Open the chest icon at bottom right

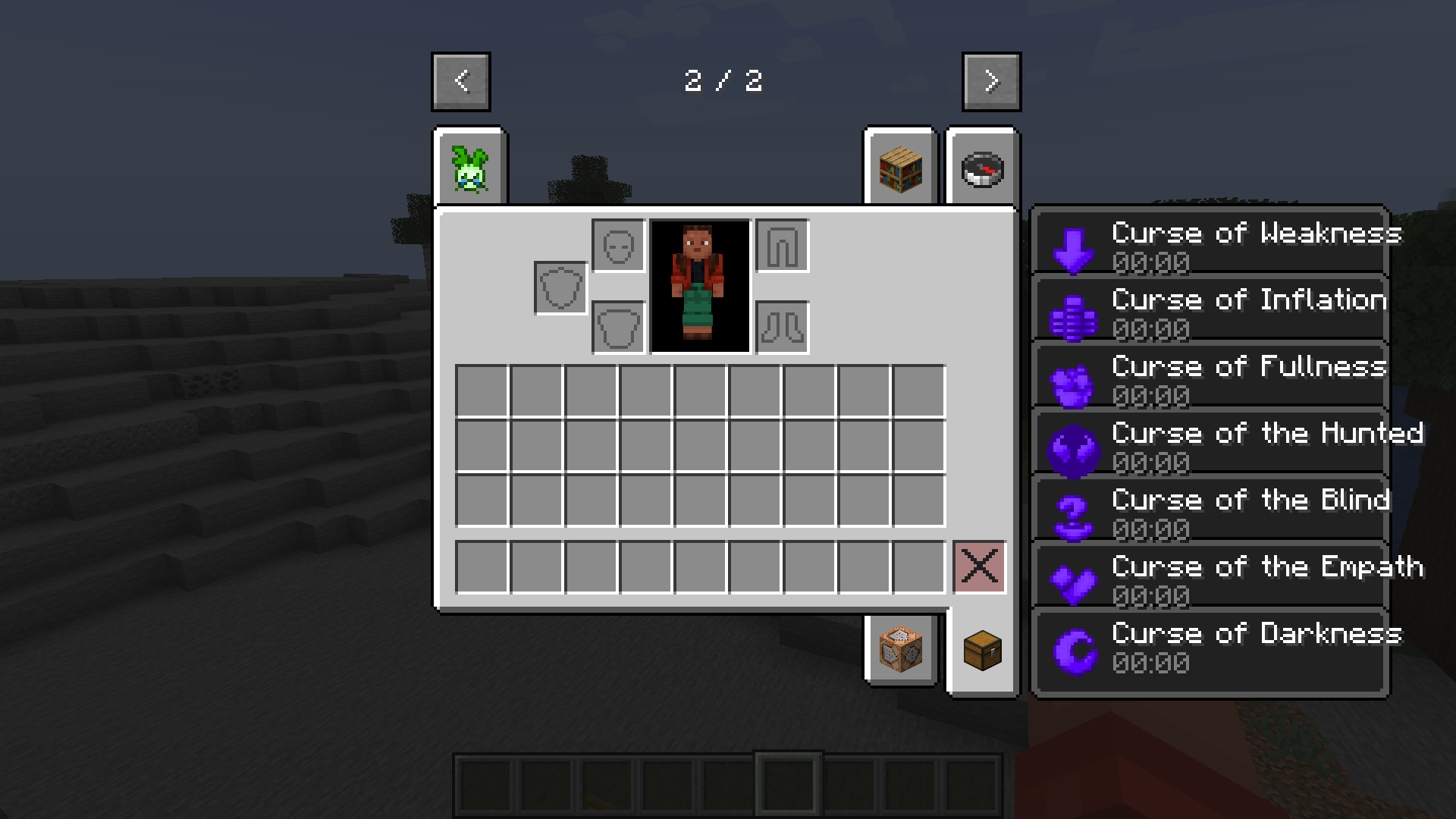click(x=982, y=651)
